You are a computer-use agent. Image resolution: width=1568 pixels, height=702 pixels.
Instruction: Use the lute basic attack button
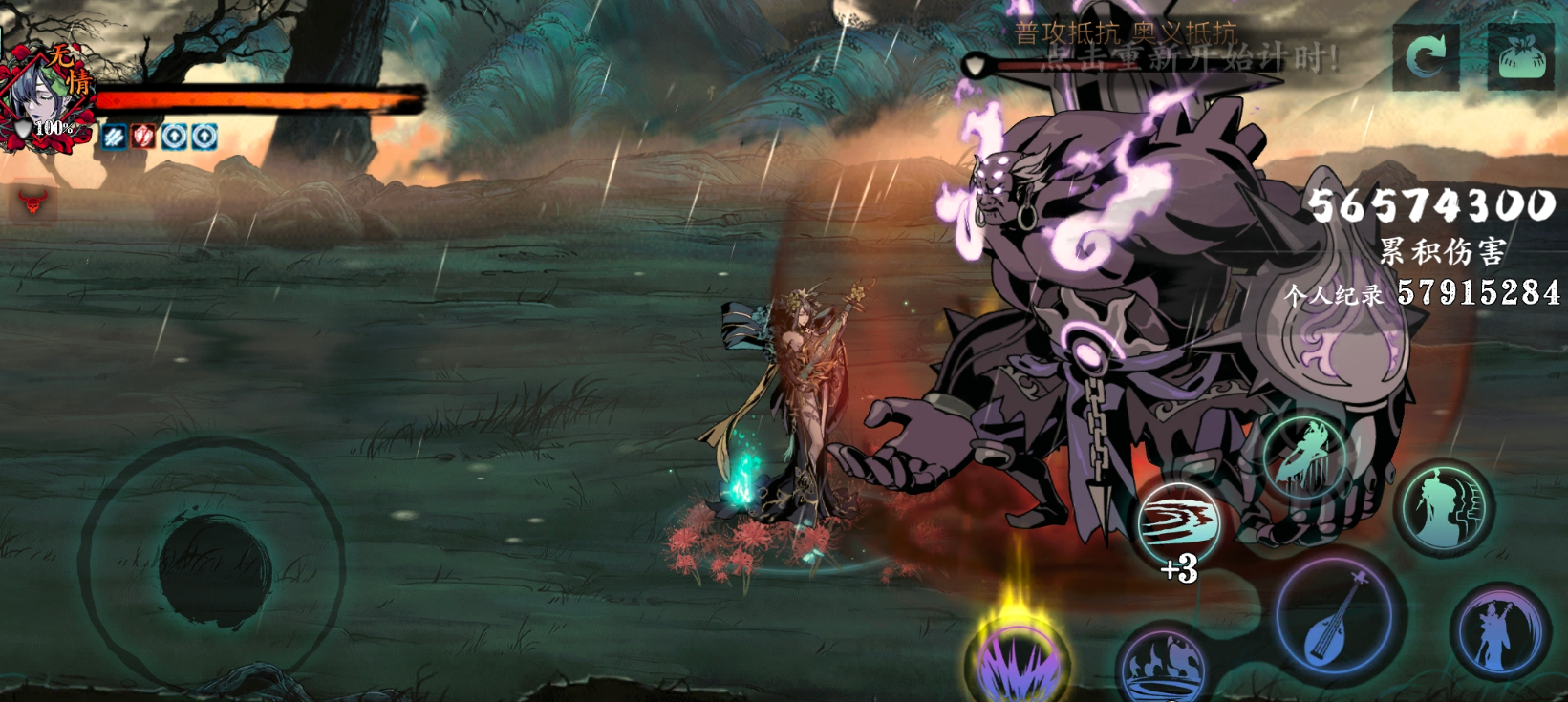[1338, 617]
